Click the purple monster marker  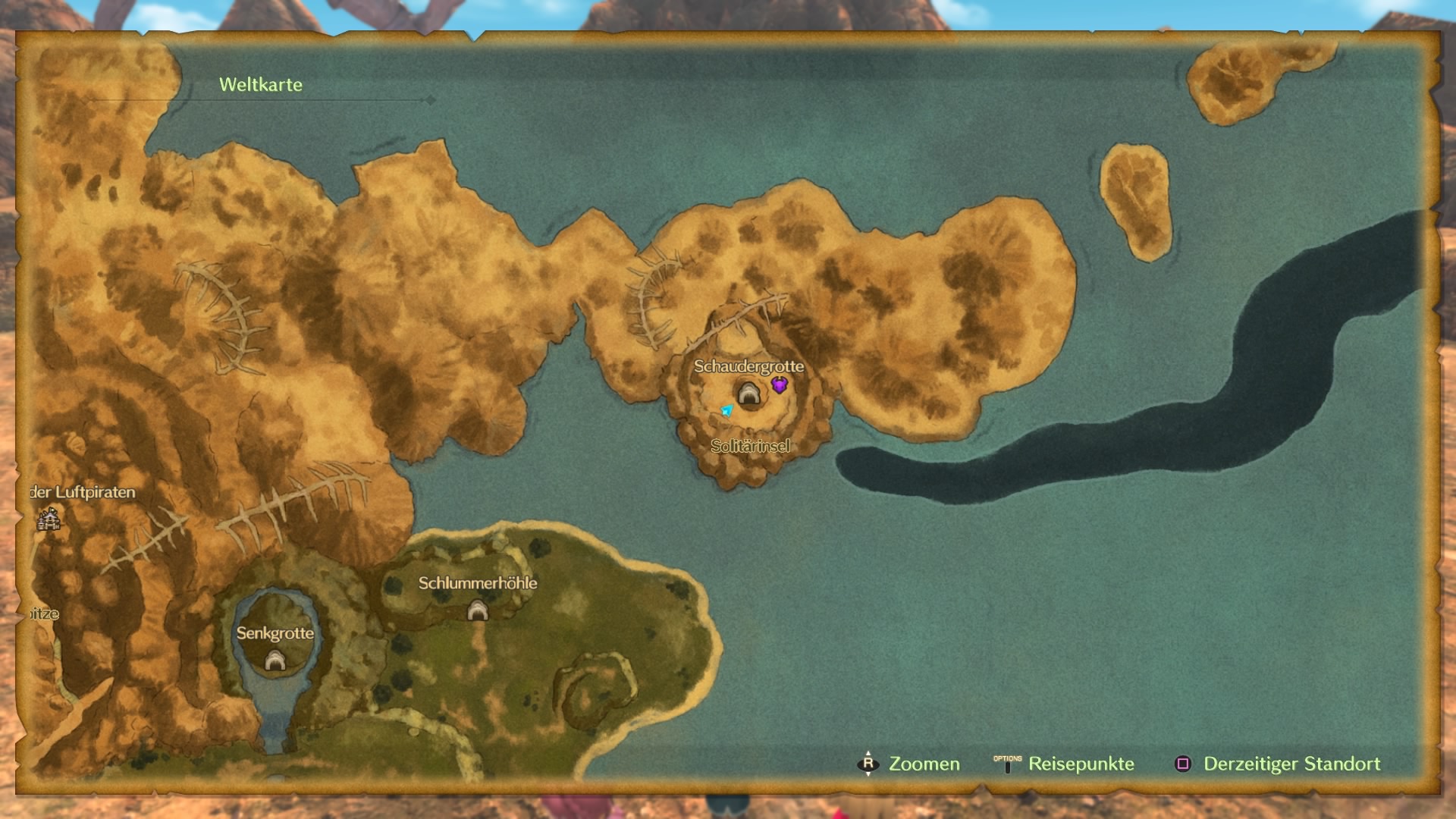click(779, 385)
